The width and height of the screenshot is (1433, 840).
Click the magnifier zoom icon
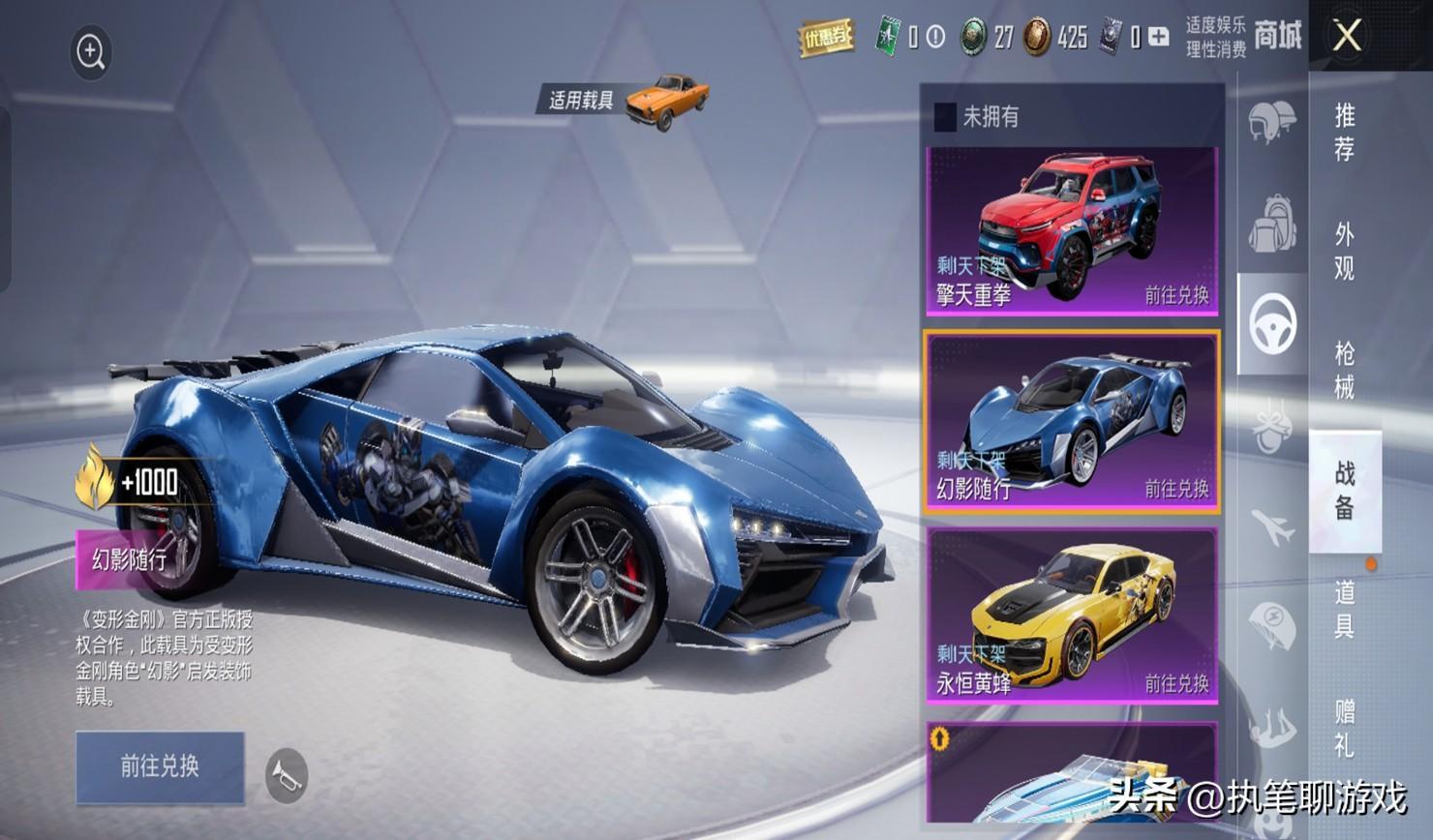91,52
